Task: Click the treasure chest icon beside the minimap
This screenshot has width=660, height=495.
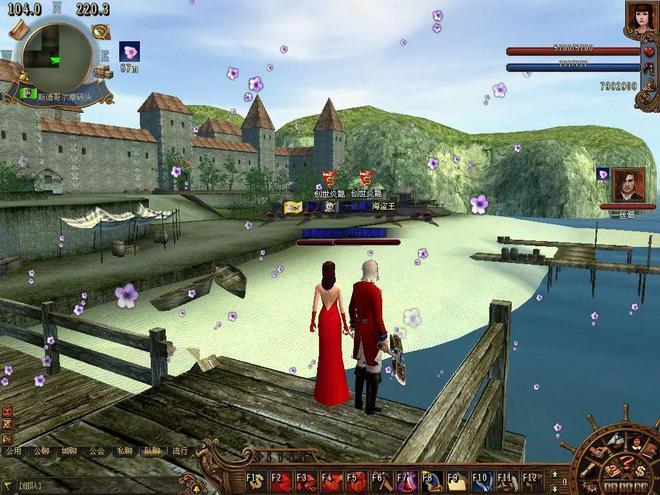Action: 102,72
